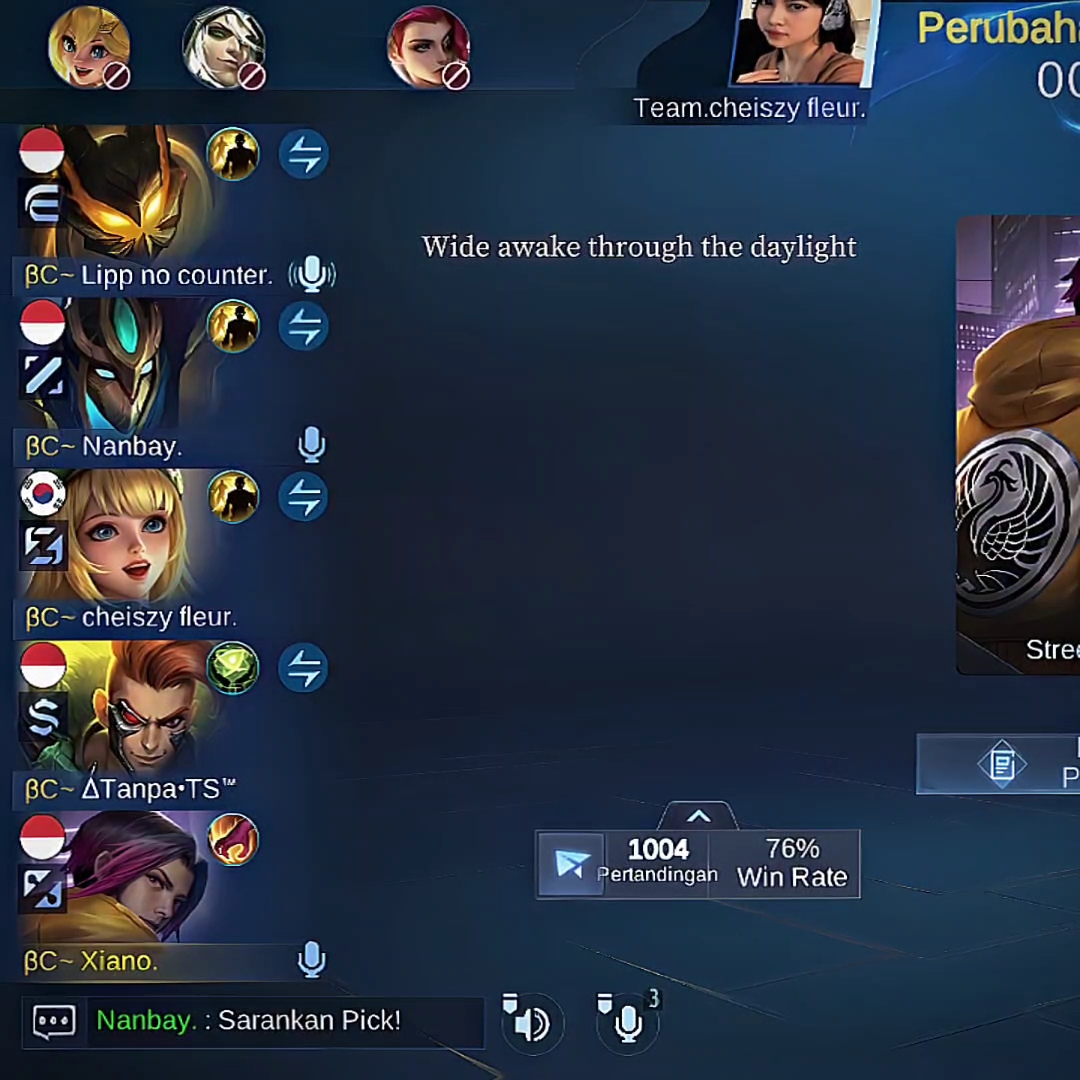The width and height of the screenshot is (1080, 1080).
Task: Tap Xiano's microphone icon
Action: pyautogui.click(x=312, y=960)
